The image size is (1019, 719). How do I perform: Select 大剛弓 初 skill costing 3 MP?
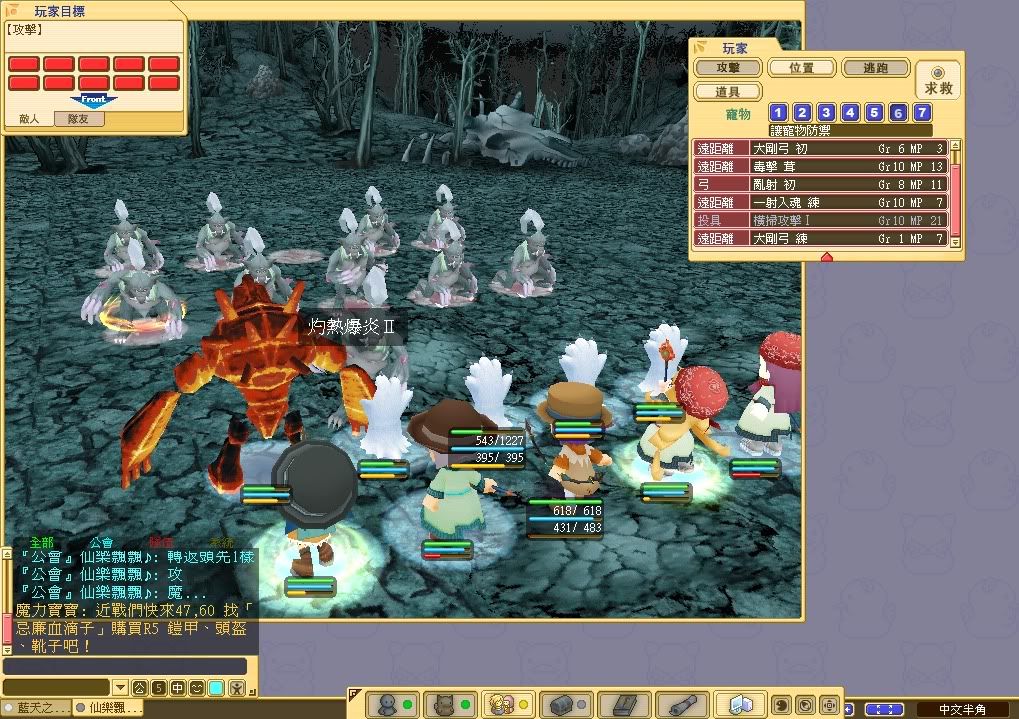tap(820, 148)
